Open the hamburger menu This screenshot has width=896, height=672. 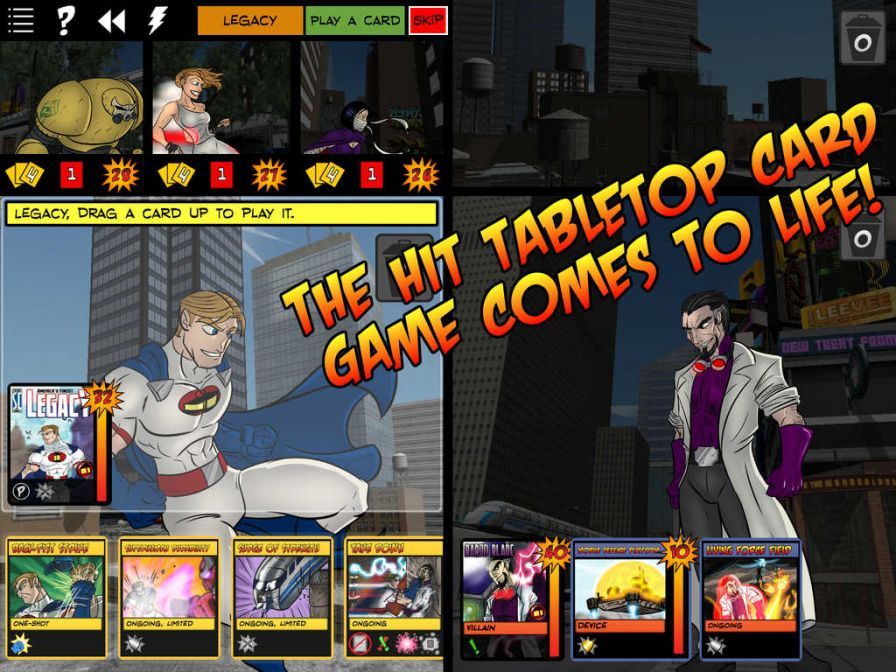pyautogui.click(x=21, y=21)
